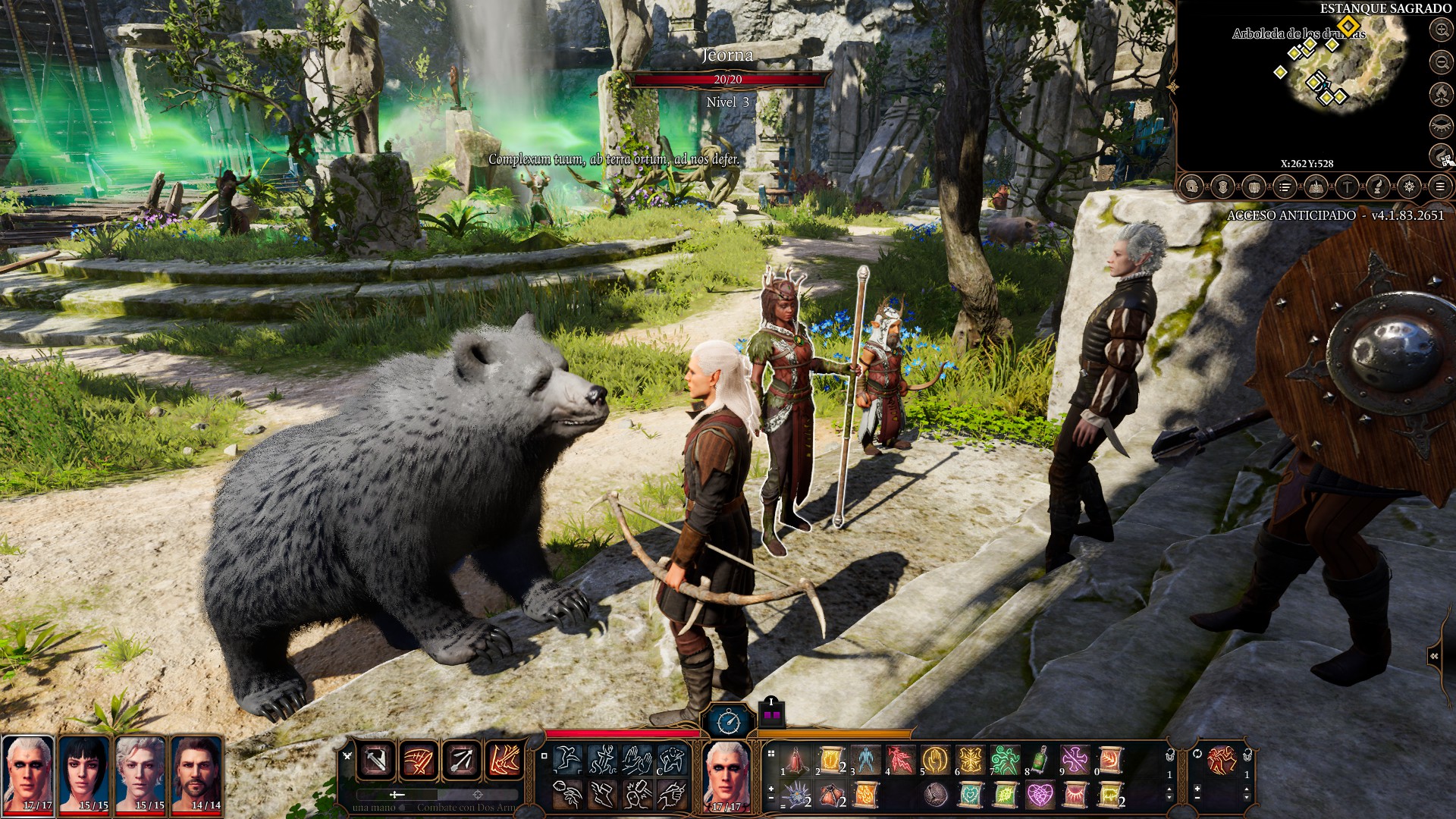Zoom in on the minimap
The height and width of the screenshot is (819, 1456).
pyautogui.click(x=1441, y=30)
